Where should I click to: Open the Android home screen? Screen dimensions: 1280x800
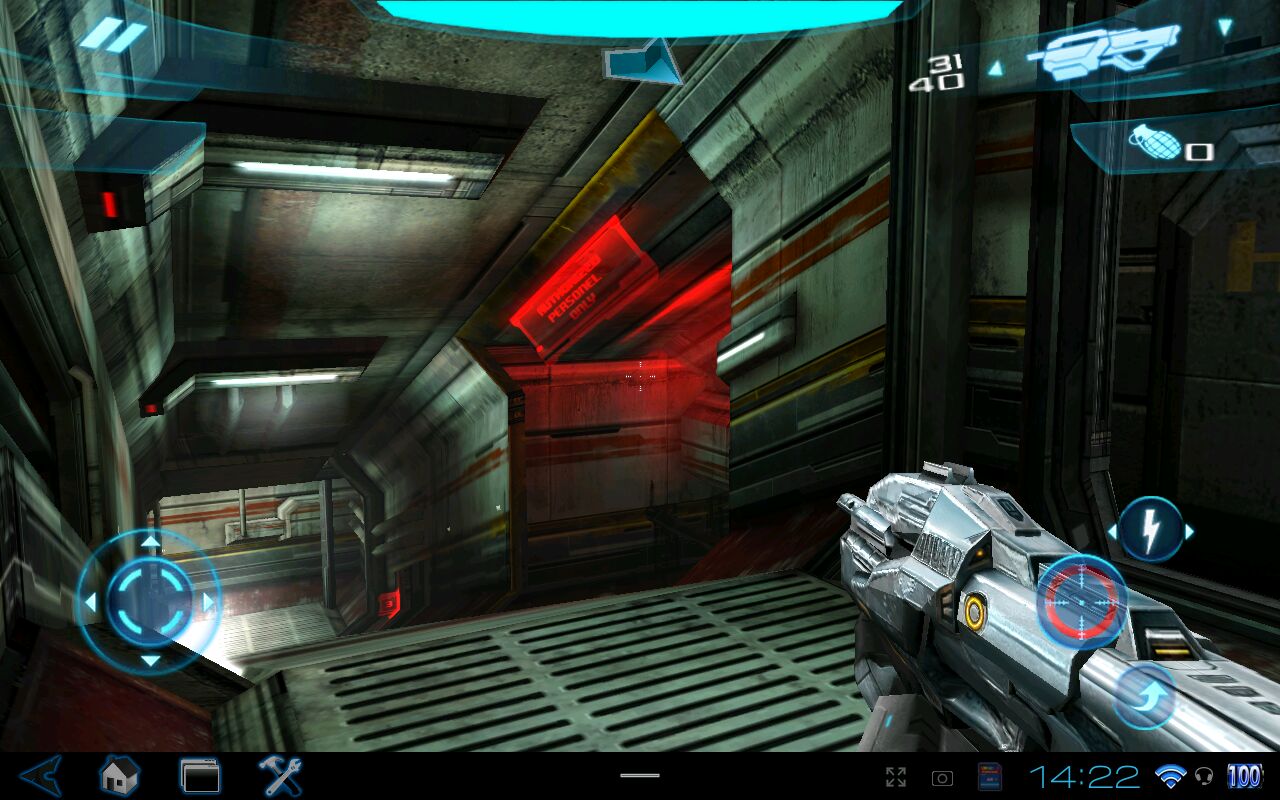119,775
